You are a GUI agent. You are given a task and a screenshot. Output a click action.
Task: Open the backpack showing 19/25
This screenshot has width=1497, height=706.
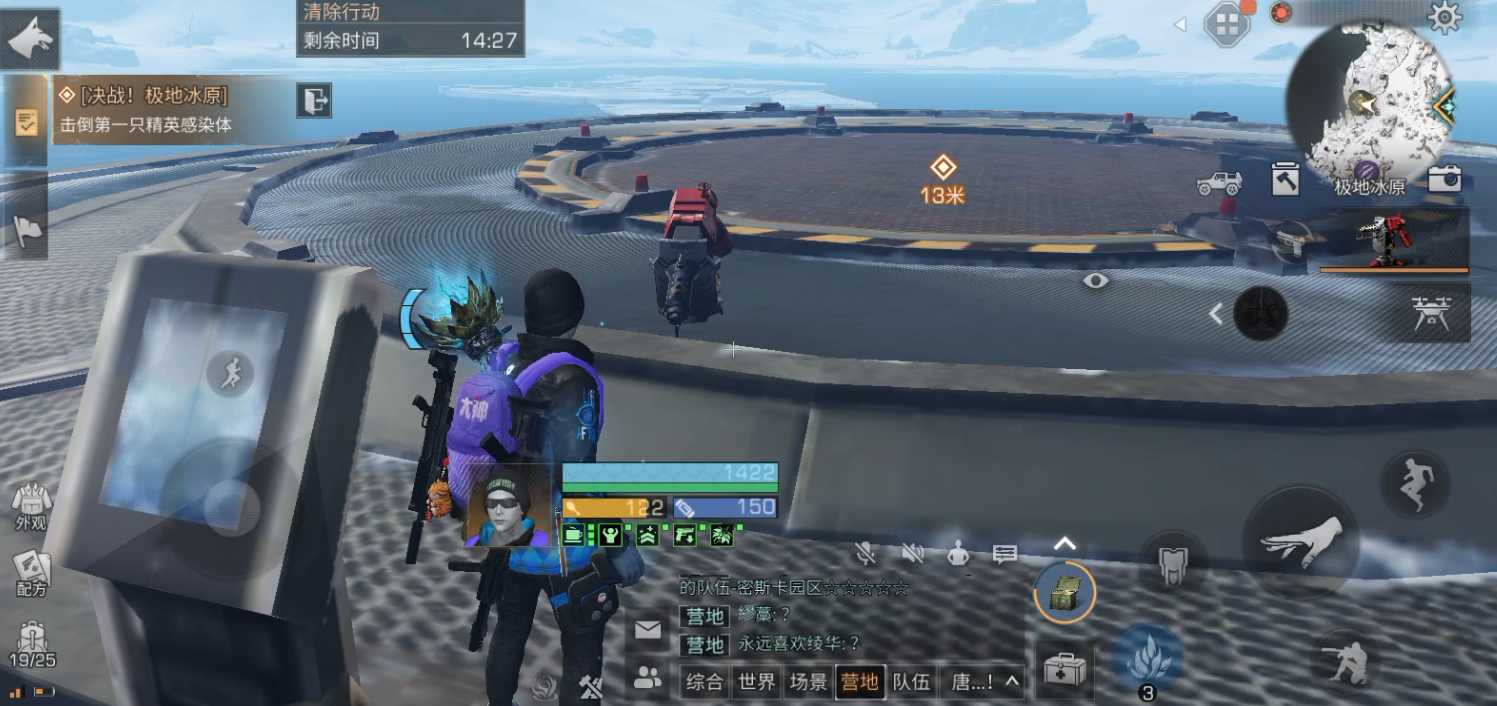pos(32,644)
